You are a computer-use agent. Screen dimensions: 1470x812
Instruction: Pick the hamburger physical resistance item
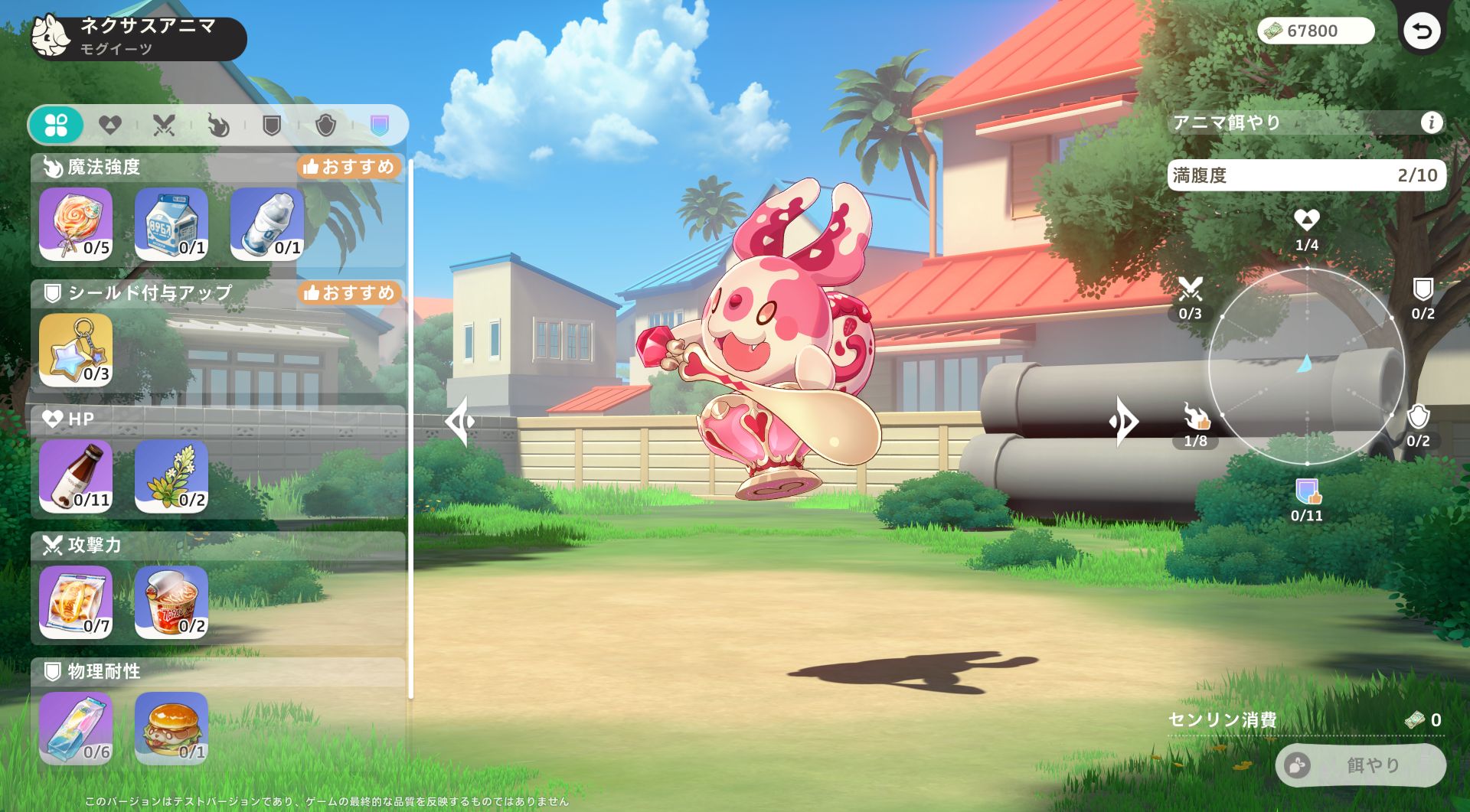171,729
